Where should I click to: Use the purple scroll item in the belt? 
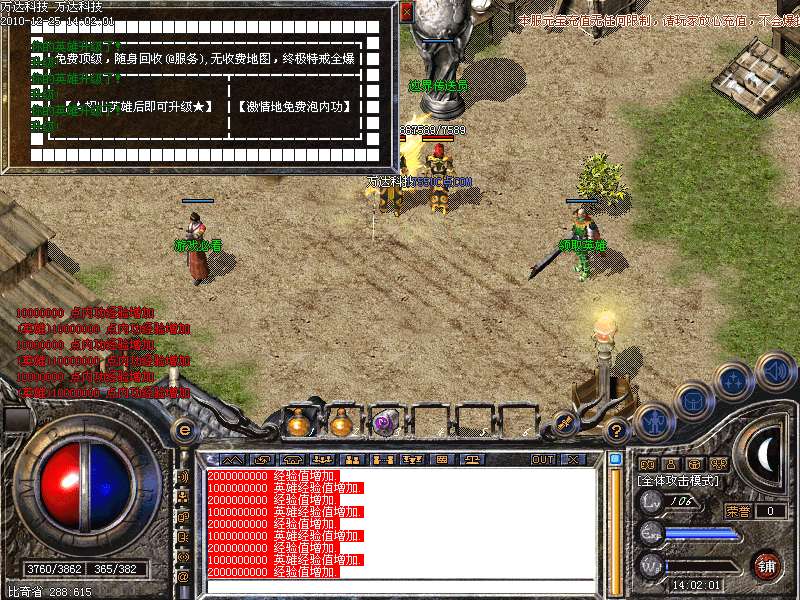(x=385, y=424)
